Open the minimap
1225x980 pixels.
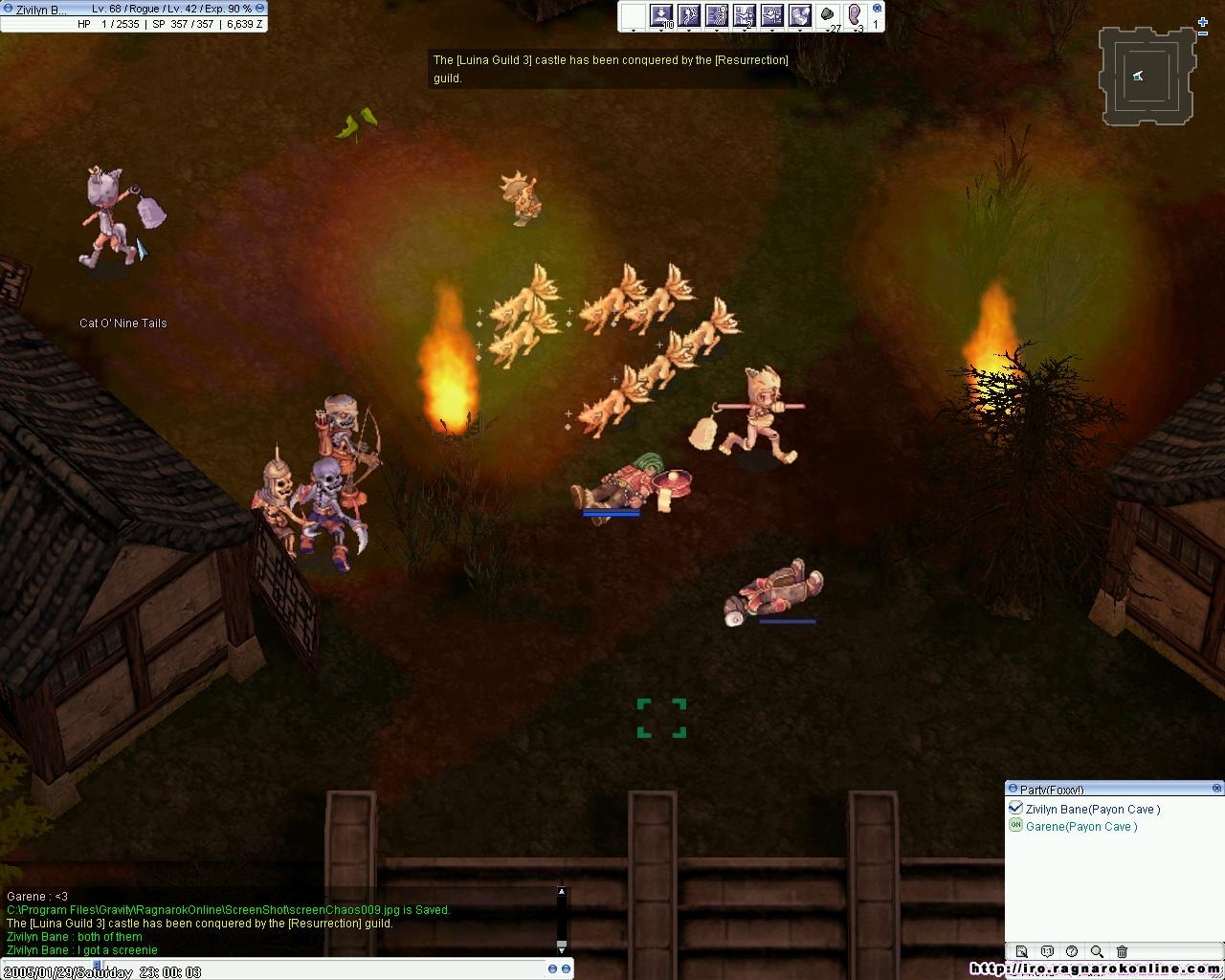(x=1147, y=77)
